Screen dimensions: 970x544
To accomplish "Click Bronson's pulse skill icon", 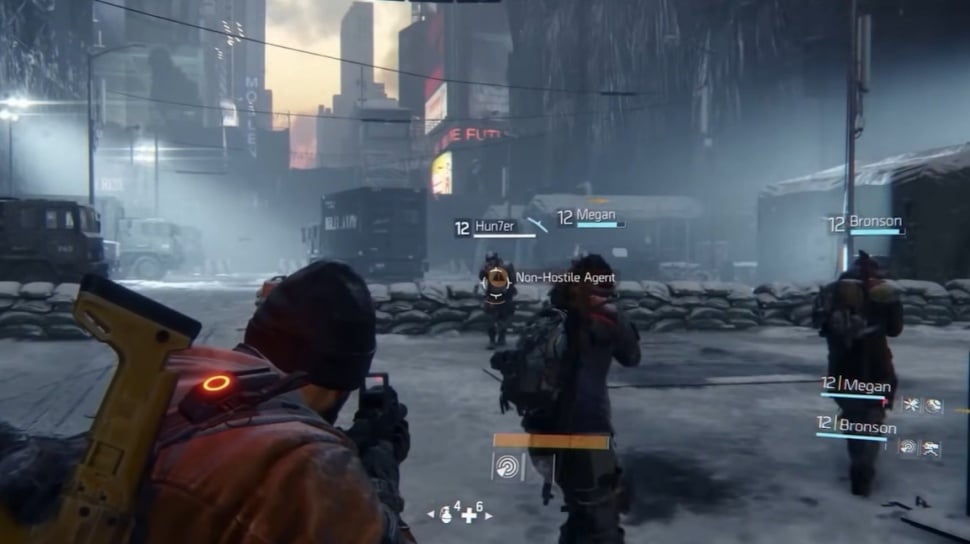I will (908, 447).
